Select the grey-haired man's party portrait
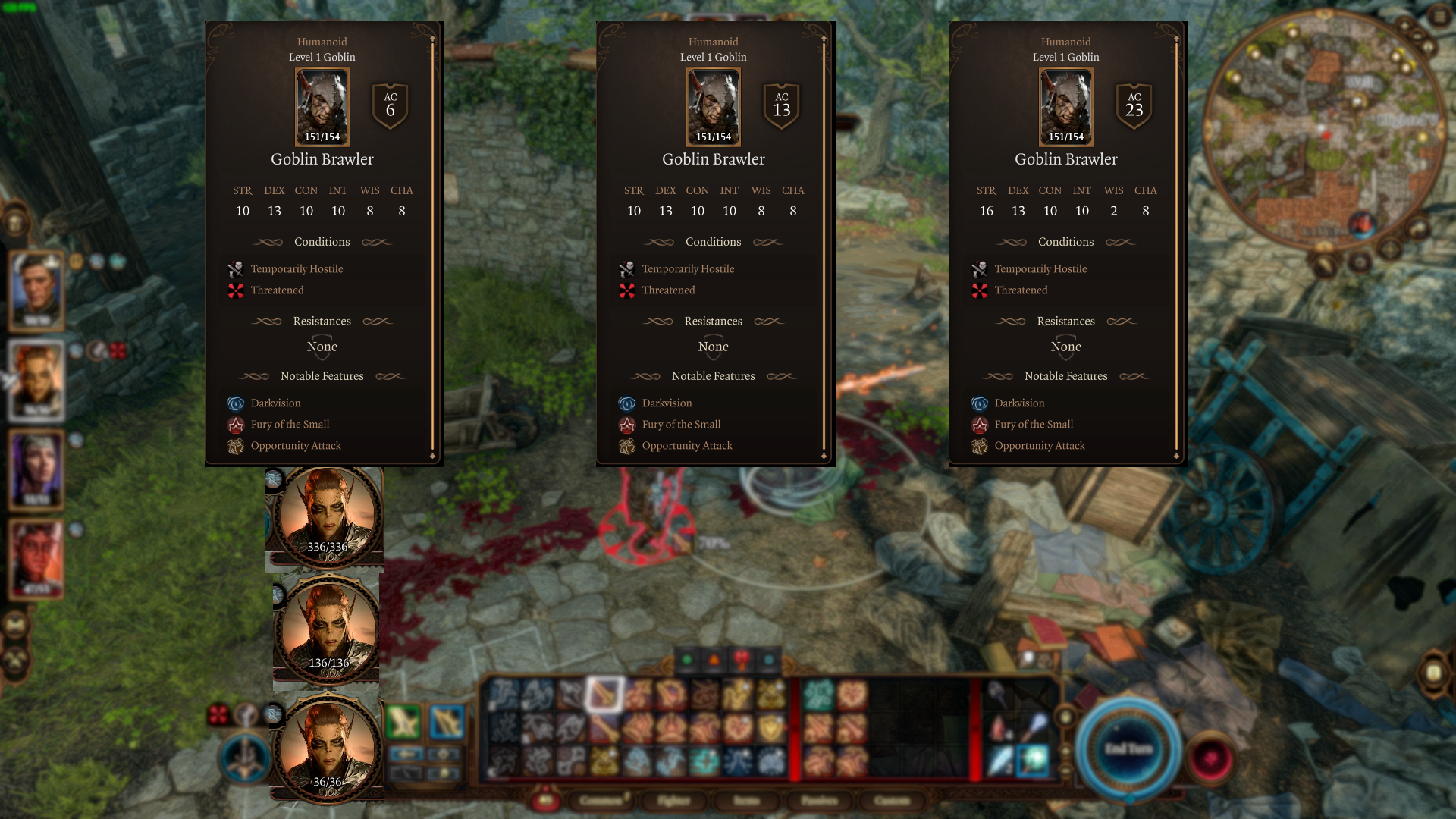The width and height of the screenshot is (1456, 819). (36, 290)
